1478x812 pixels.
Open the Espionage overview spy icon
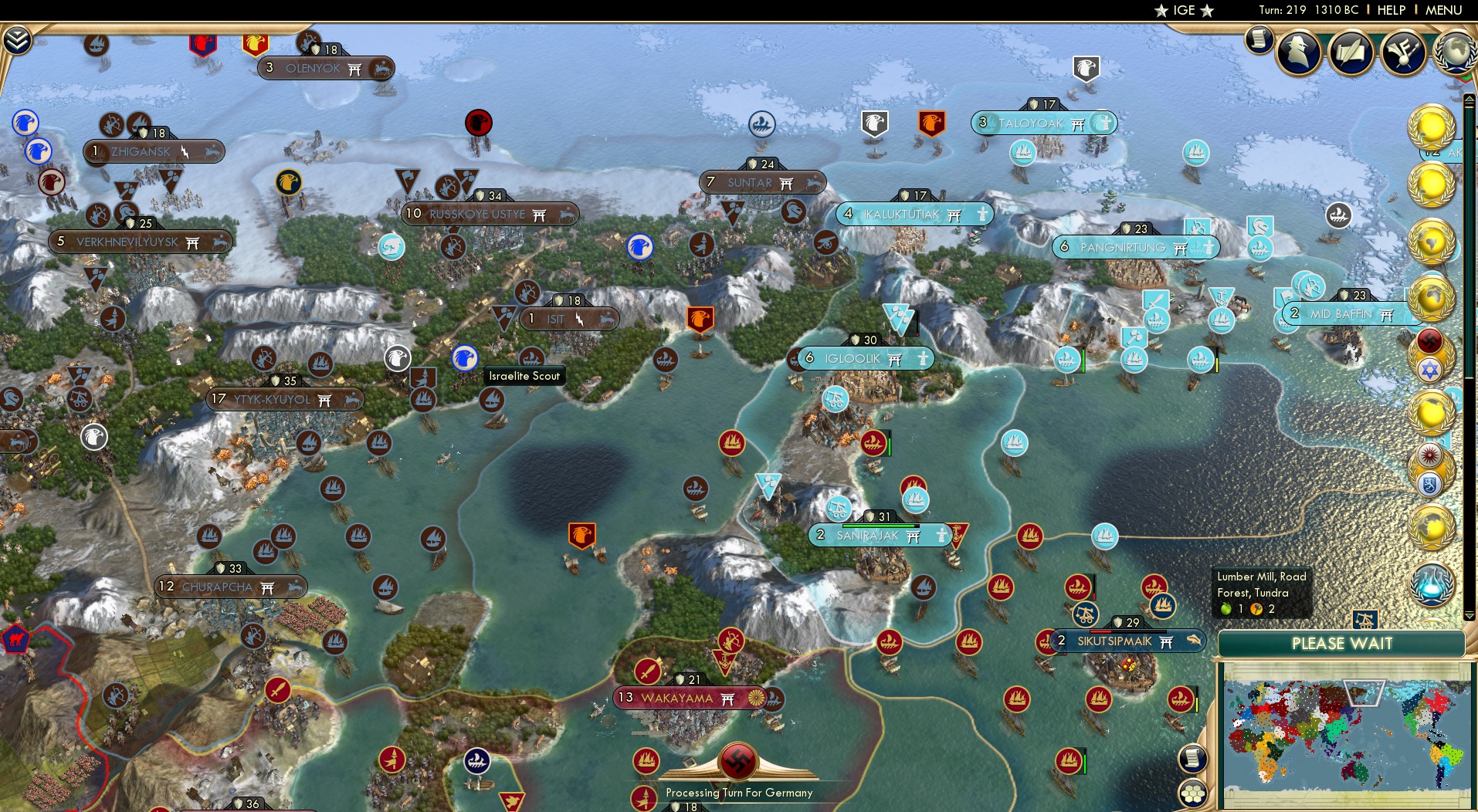[x=1299, y=52]
